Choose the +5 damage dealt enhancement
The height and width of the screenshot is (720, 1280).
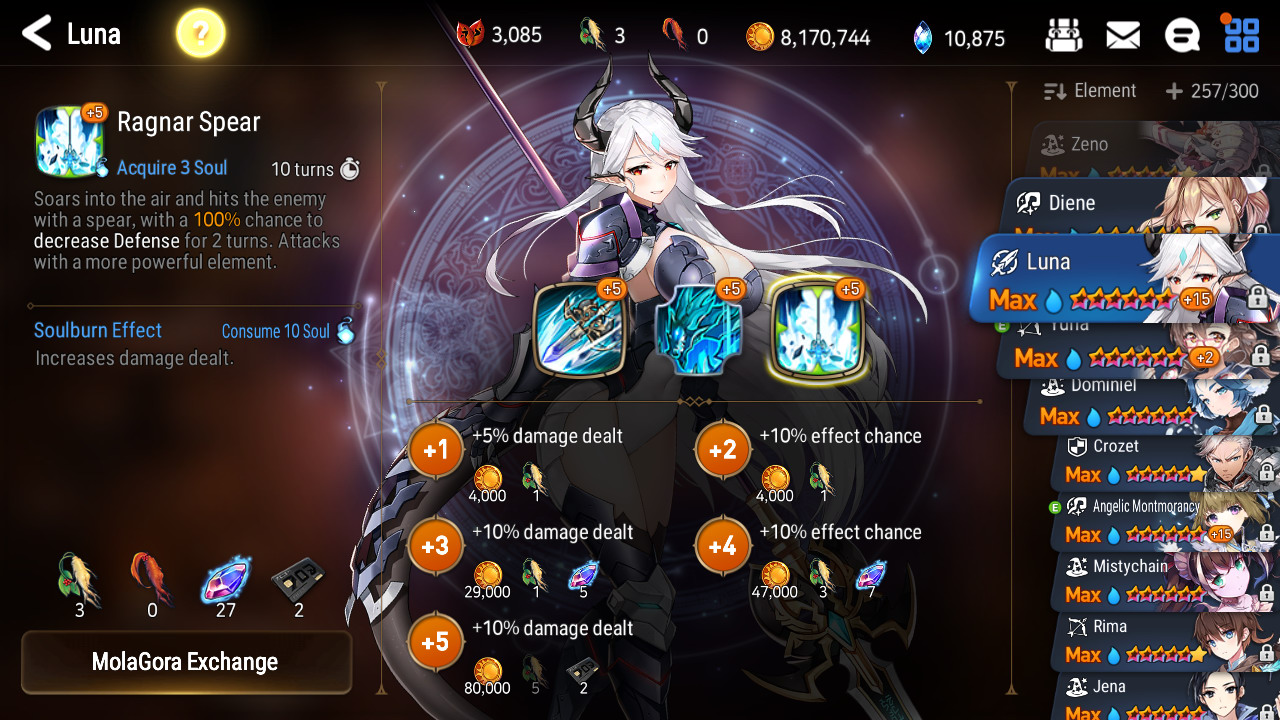[x=436, y=642]
